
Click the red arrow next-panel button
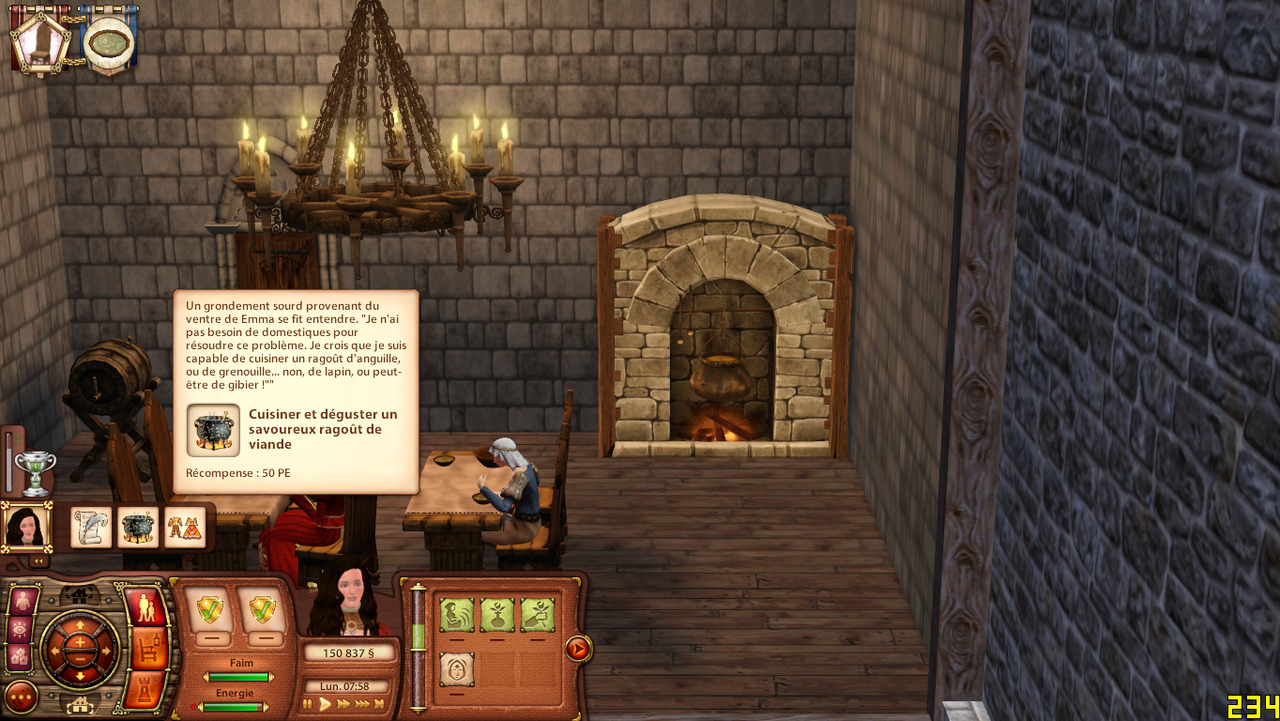pyautogui.click(x=577, y=649)
